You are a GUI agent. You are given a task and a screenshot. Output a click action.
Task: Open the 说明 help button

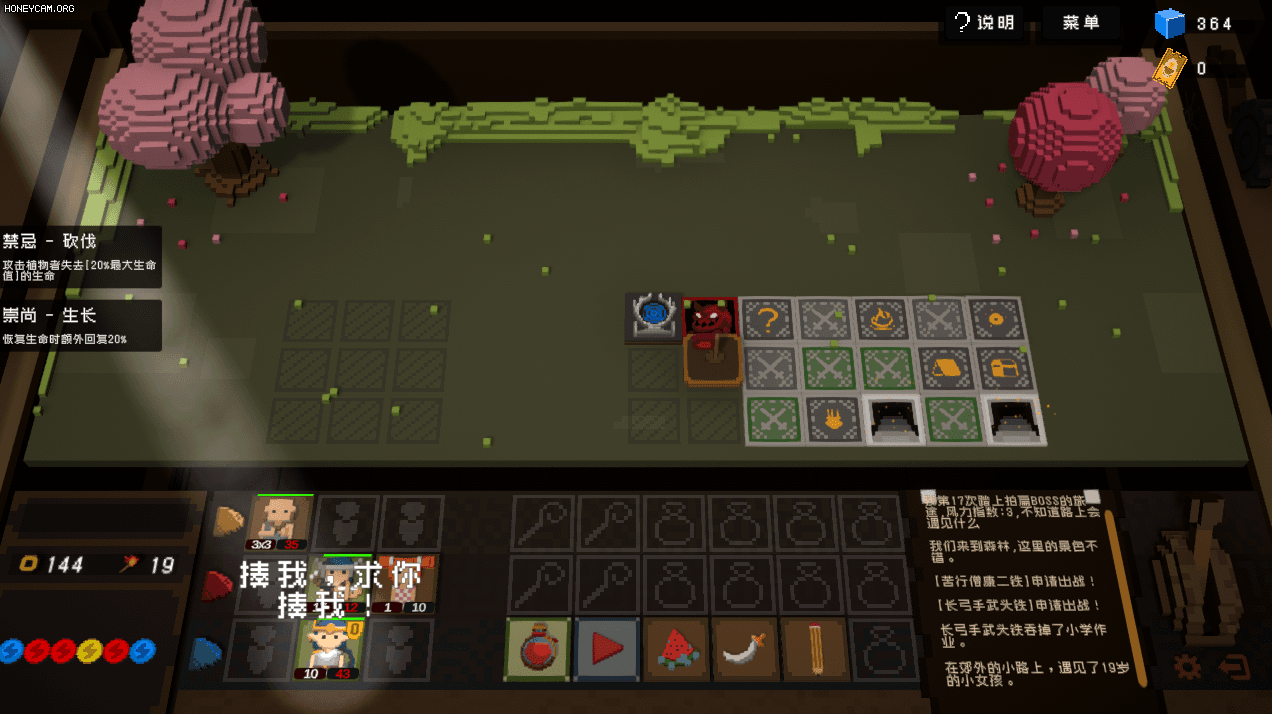coord(983,22)
